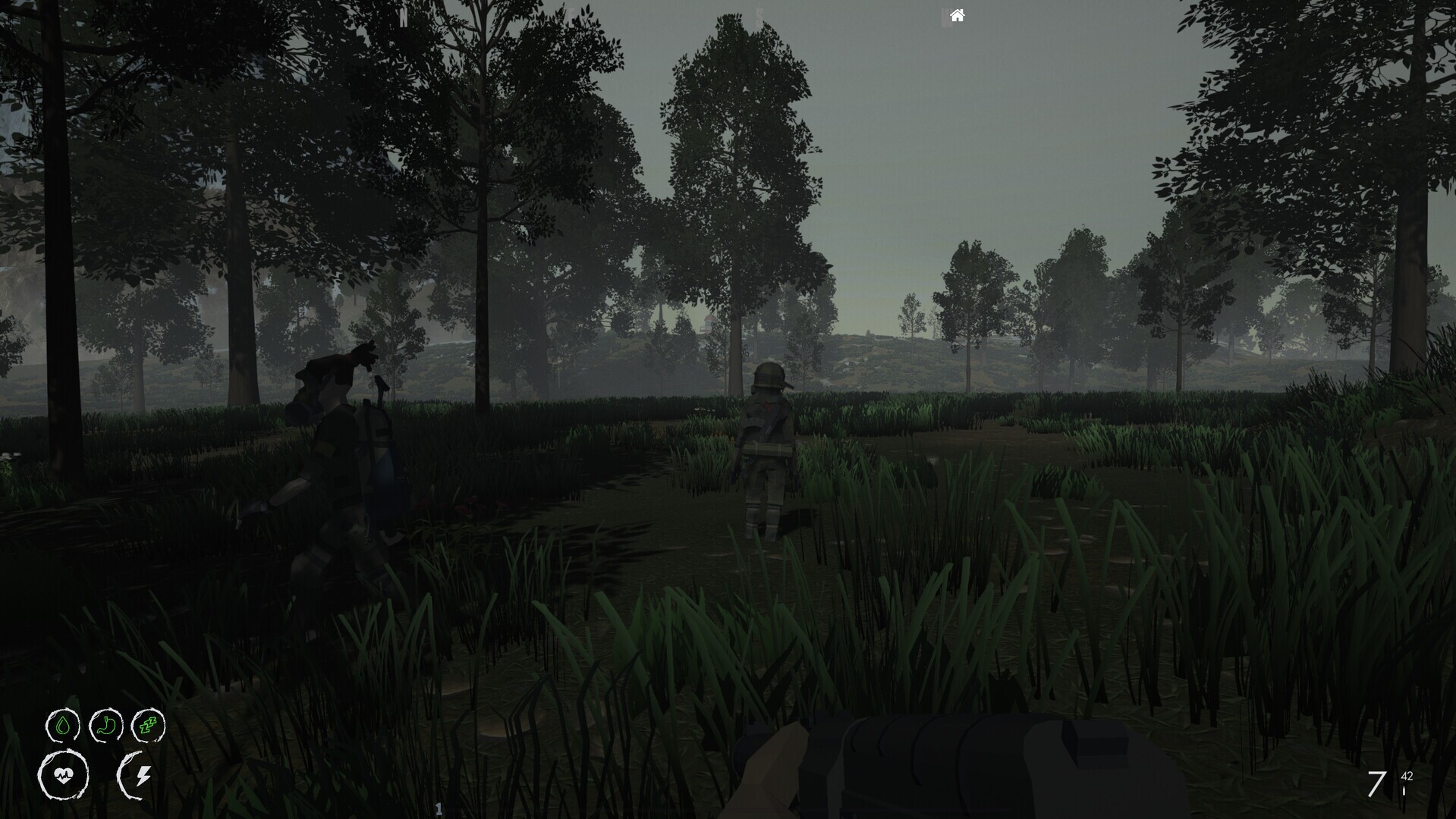This screenshot has height=819, width=1456.
Task: Click the sleep Zzz fatigue icon
Action: (x=149, y=726)
